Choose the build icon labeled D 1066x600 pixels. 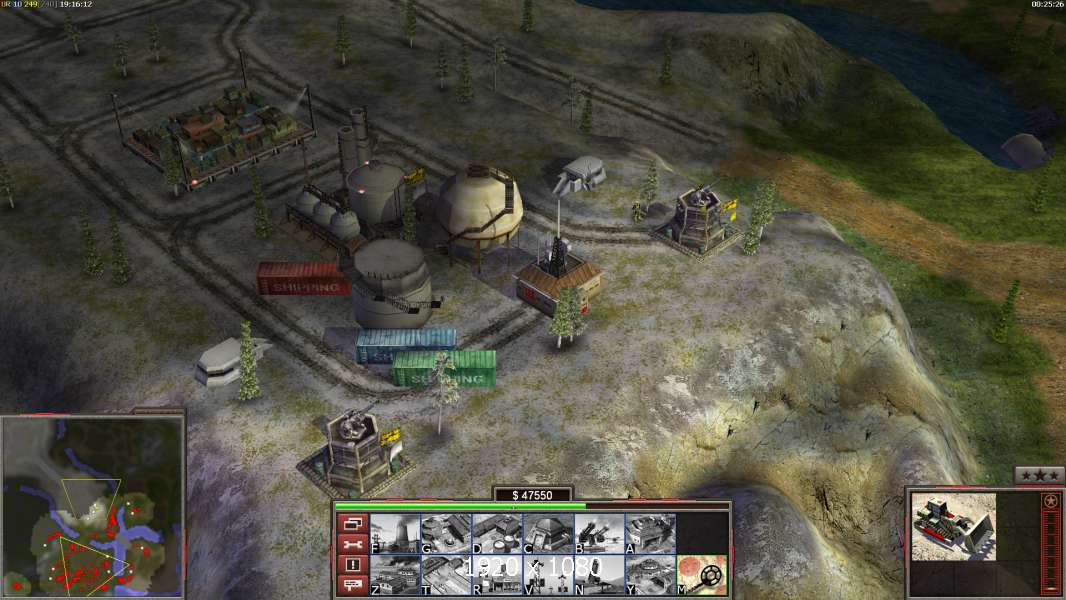pyautogui.click(x=497, y=534)
